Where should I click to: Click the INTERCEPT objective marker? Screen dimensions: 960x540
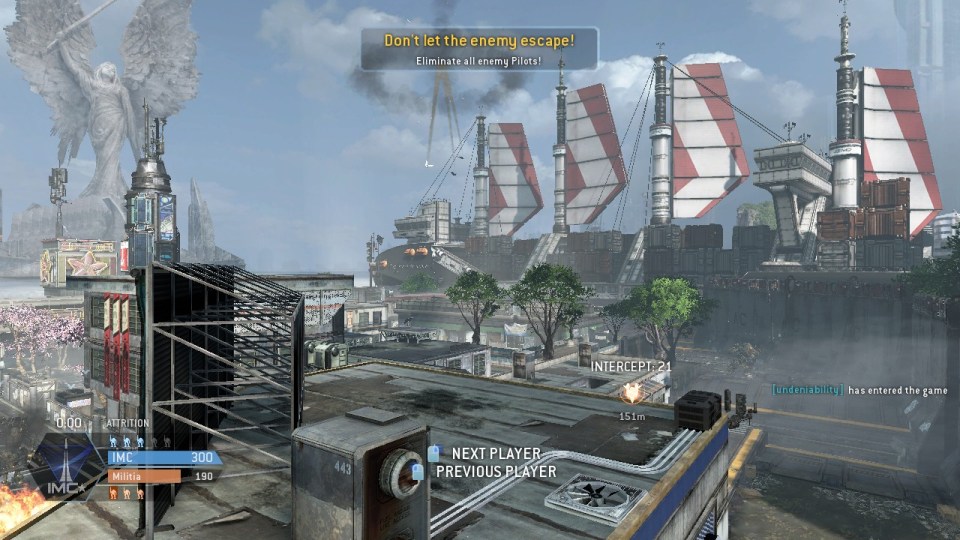pyautogui.click(x=631, y=392)
